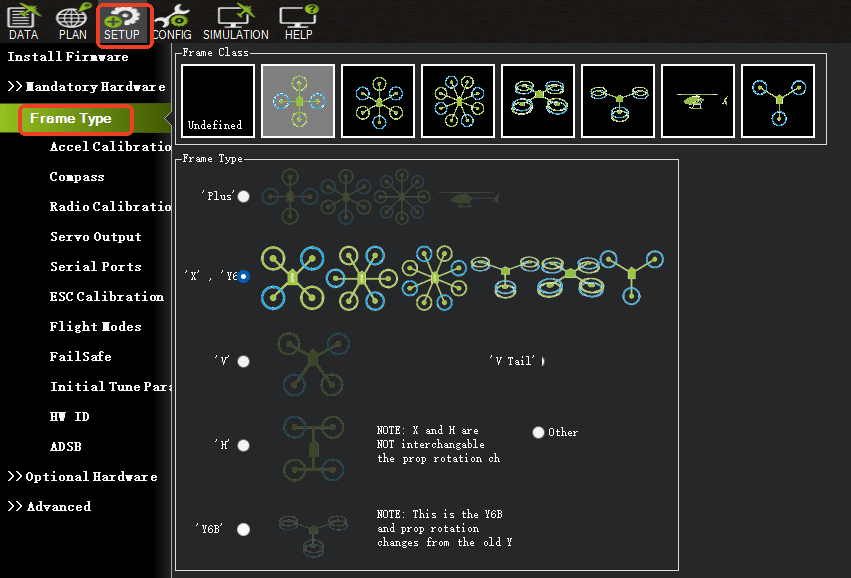Pick the Other frame type option
Image resolution: width=851 pixels, height=578 pixels.
539,432
